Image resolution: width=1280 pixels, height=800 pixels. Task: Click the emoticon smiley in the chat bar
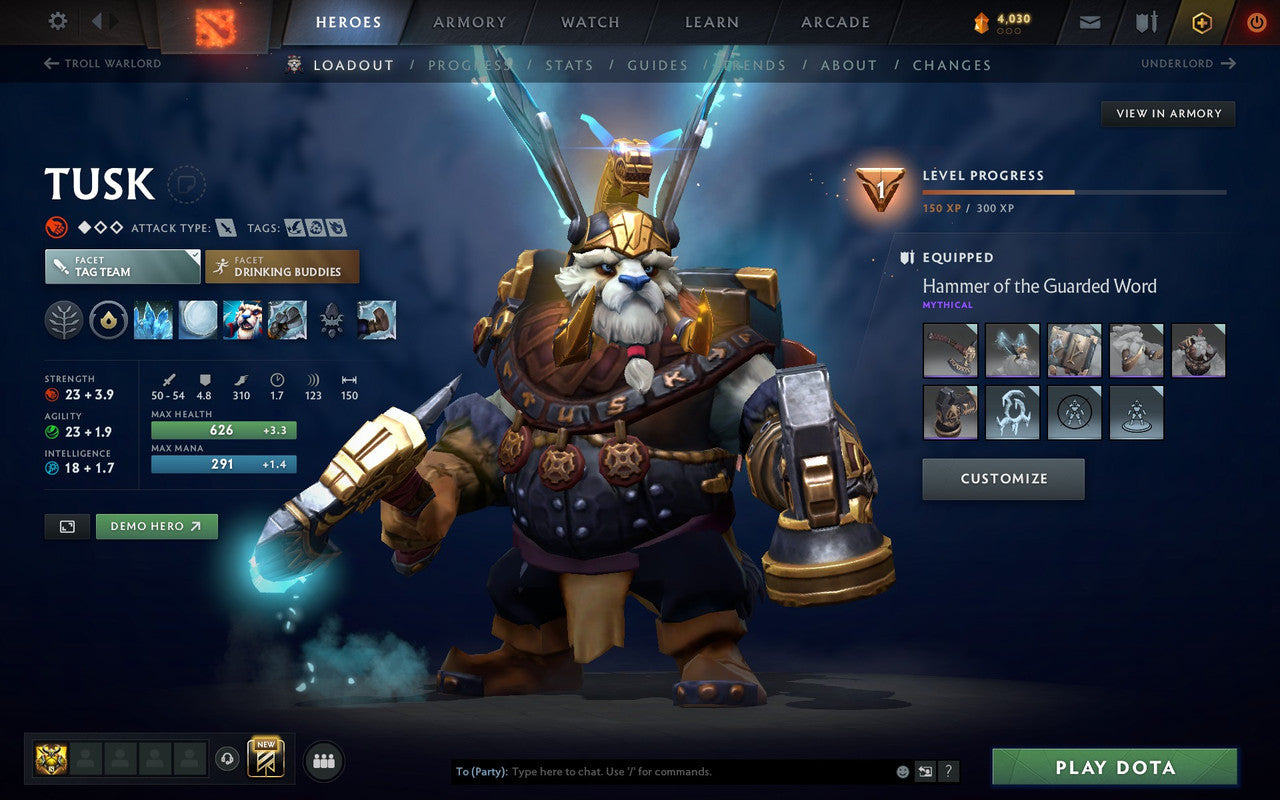click(x=903, y=771)
